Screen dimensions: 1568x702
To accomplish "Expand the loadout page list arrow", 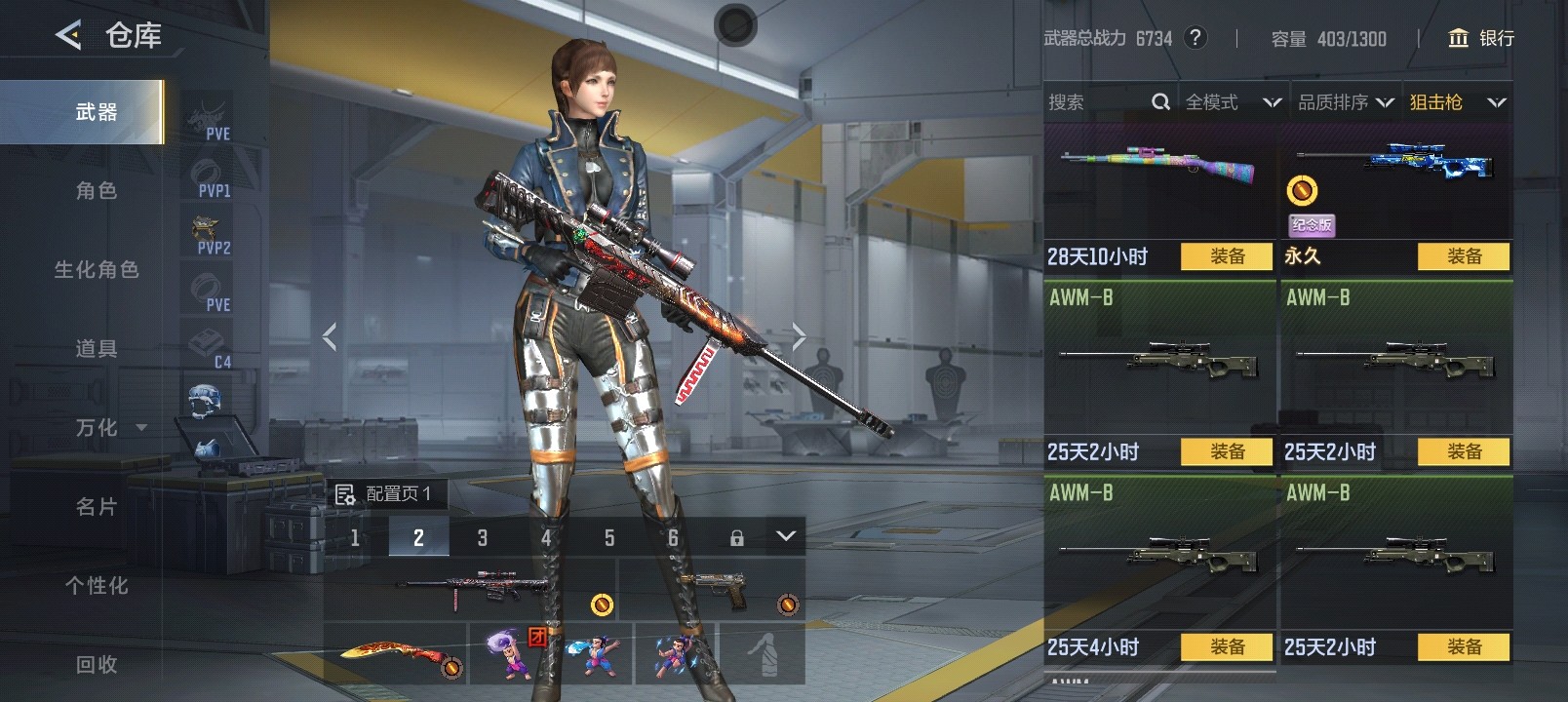I will point(786,536).
